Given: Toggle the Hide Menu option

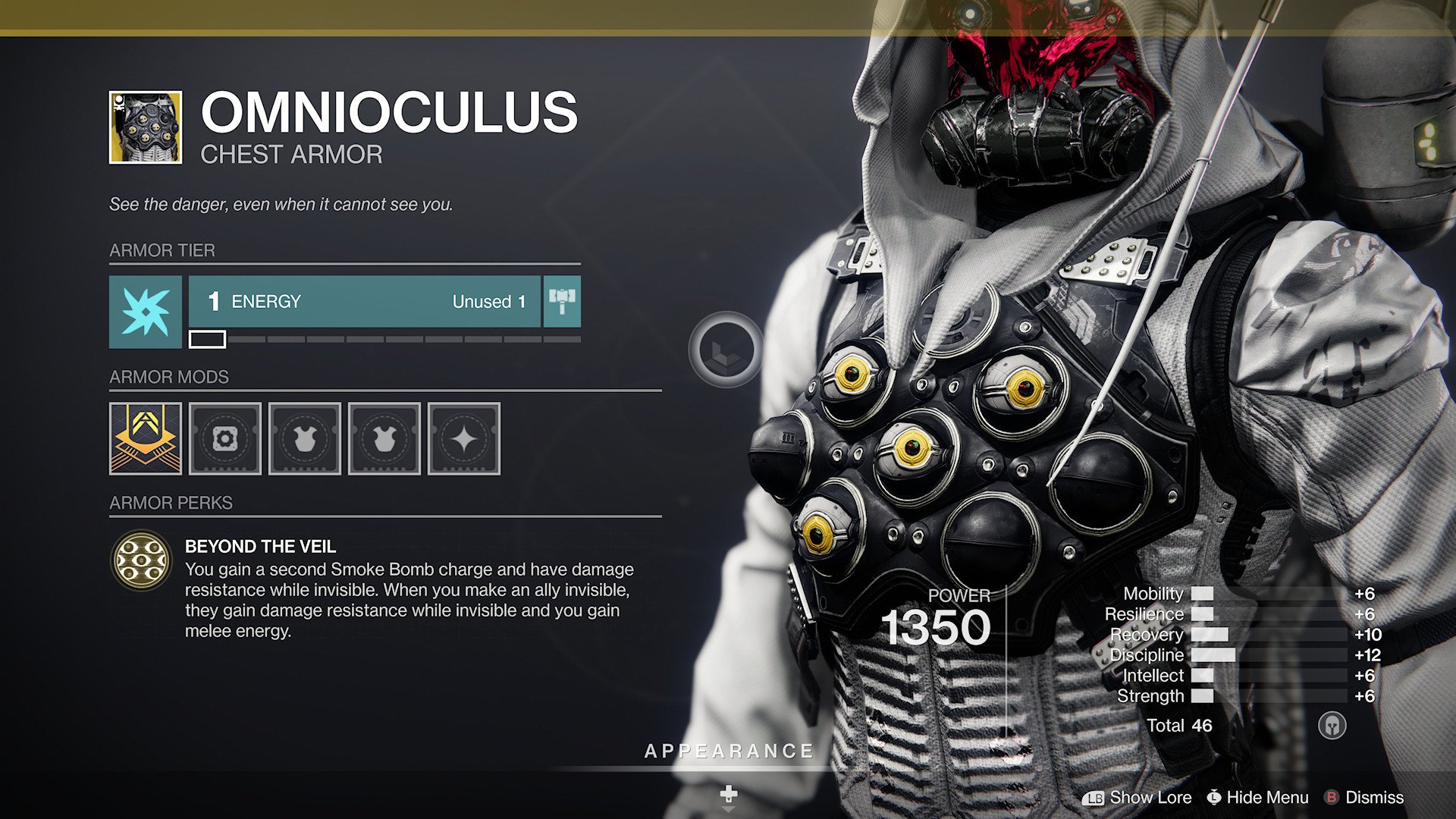Looking at the screenshot, I should coord(1258,798).
